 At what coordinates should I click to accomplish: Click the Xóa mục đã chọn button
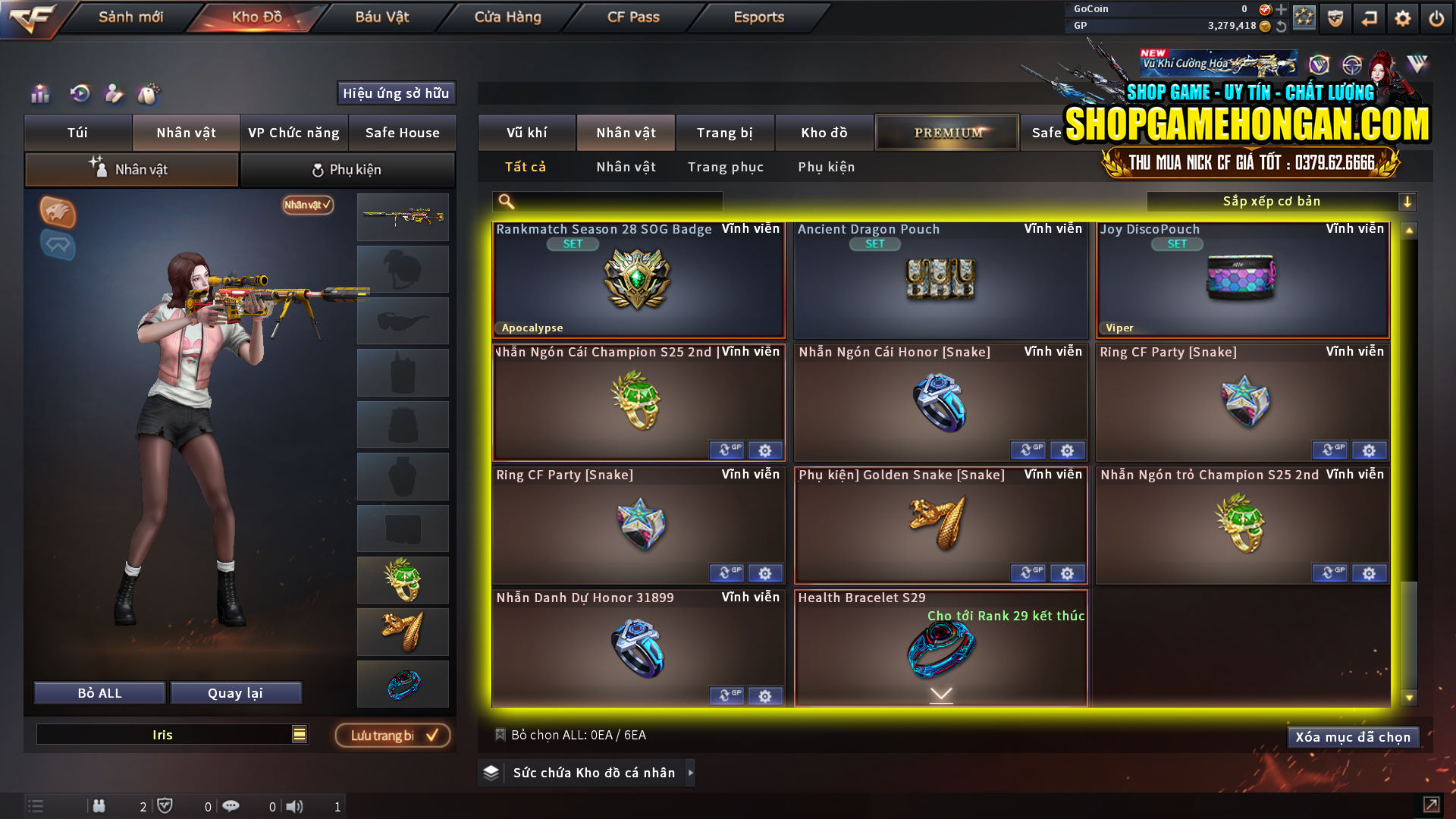click(1353, 736)
